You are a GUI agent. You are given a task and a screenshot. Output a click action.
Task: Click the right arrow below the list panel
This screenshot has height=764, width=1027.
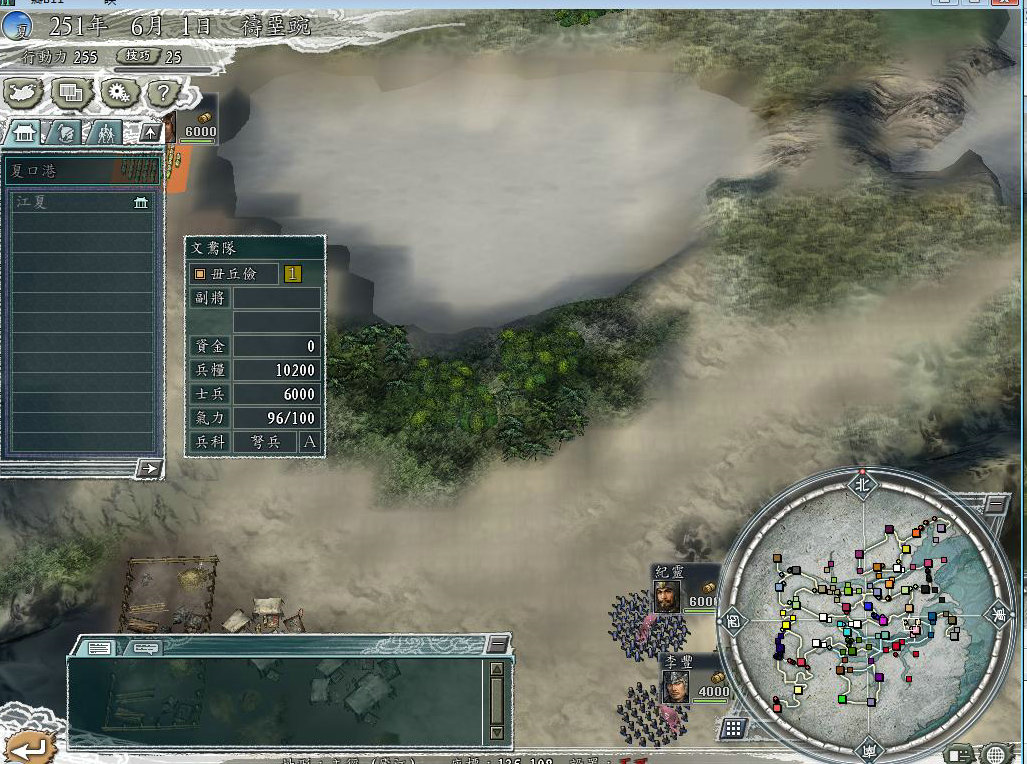(x=149, y=467)
